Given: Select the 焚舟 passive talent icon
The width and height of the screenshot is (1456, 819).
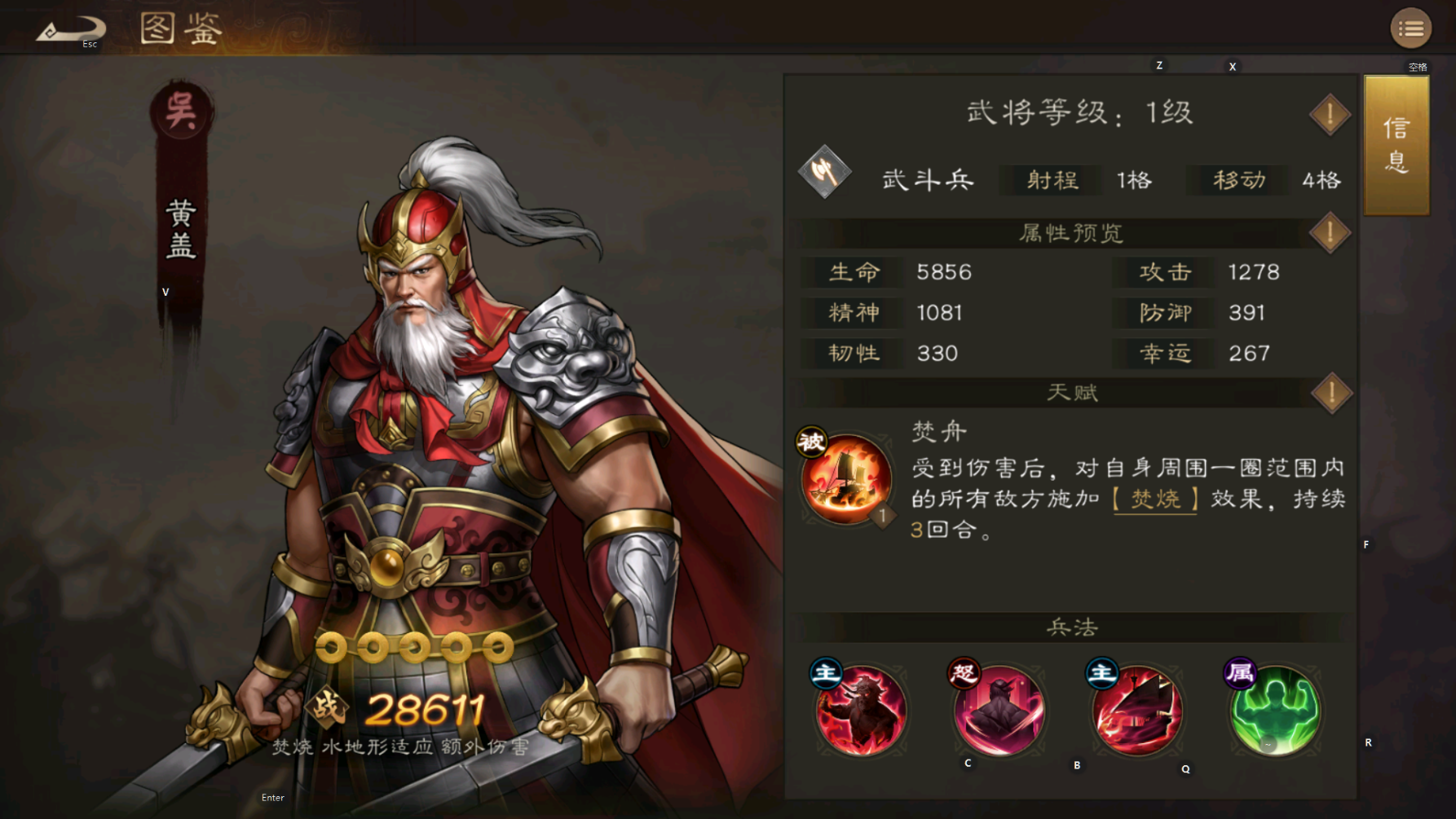Looking at the screenshot, I should [845, 477].
